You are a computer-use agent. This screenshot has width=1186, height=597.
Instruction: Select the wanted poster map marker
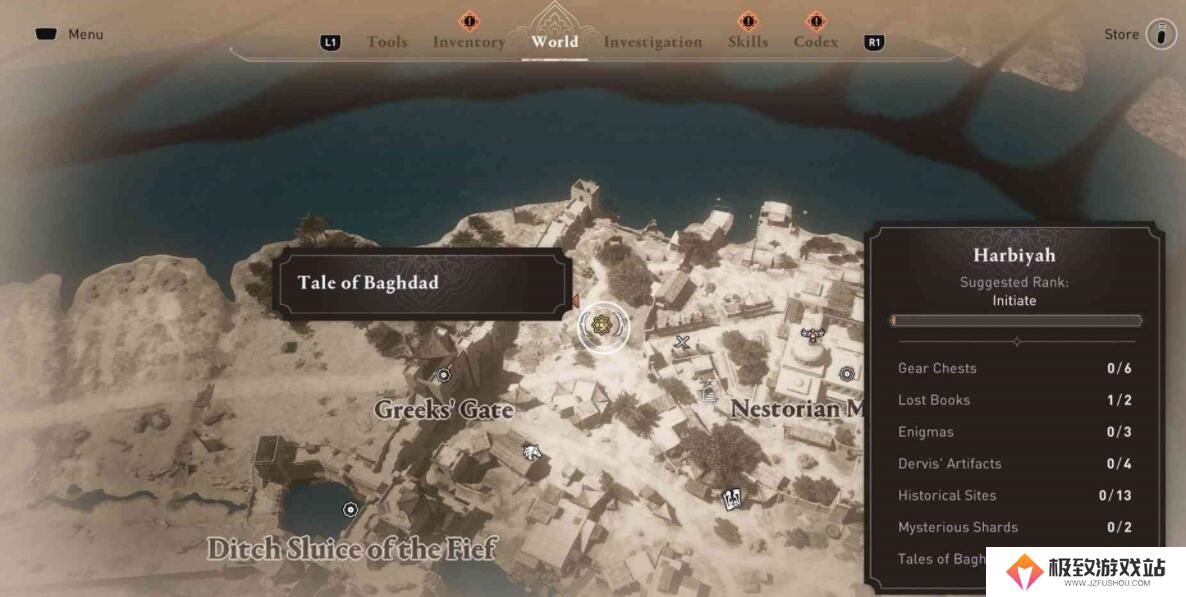pos(733,496)
